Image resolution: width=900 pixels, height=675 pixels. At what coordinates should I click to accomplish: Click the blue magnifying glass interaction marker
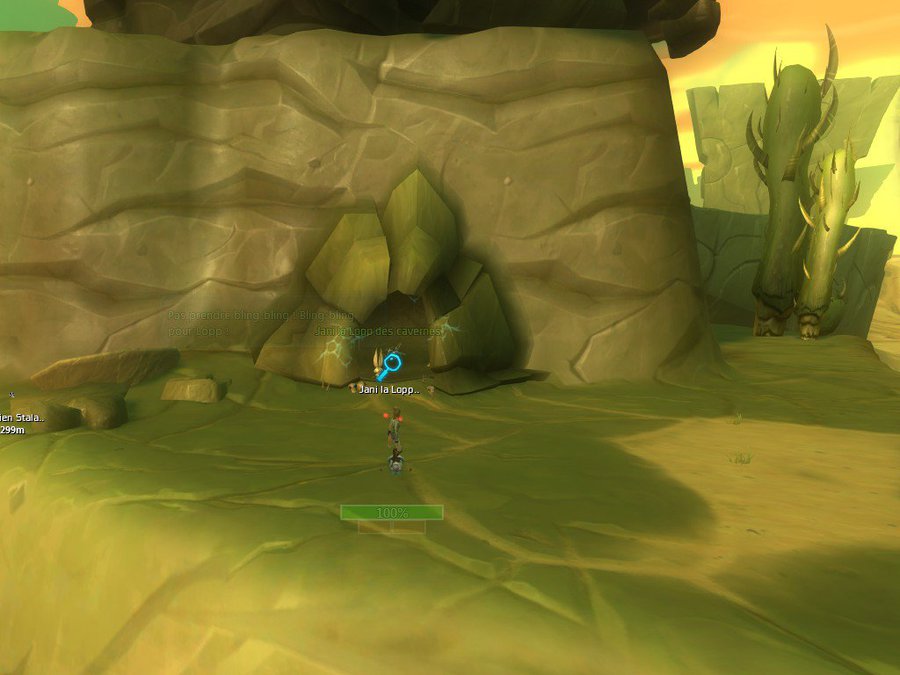click(389, 365)
